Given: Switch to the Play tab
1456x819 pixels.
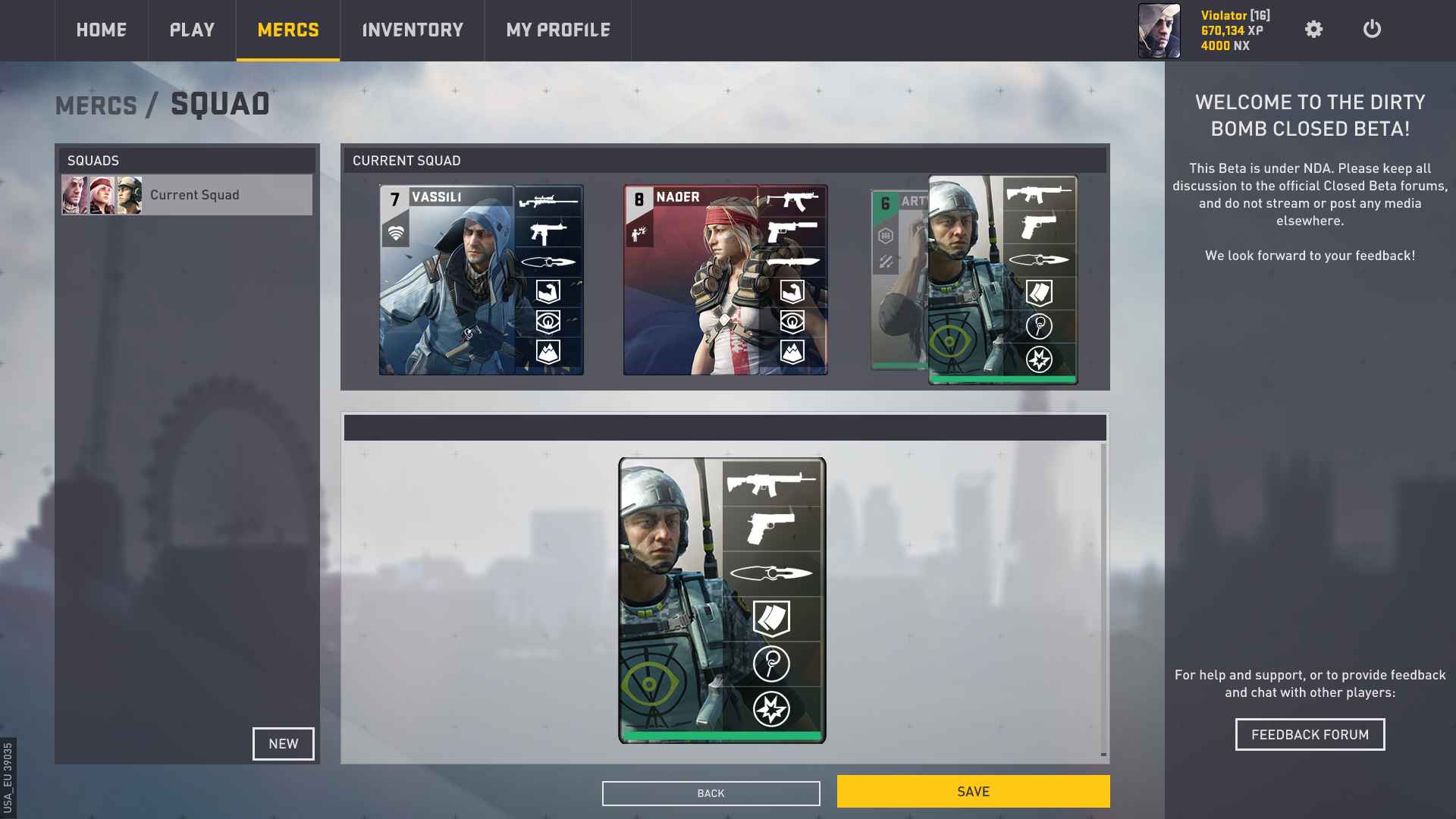Looking at the screenshot, I should [x=192, y=30].
